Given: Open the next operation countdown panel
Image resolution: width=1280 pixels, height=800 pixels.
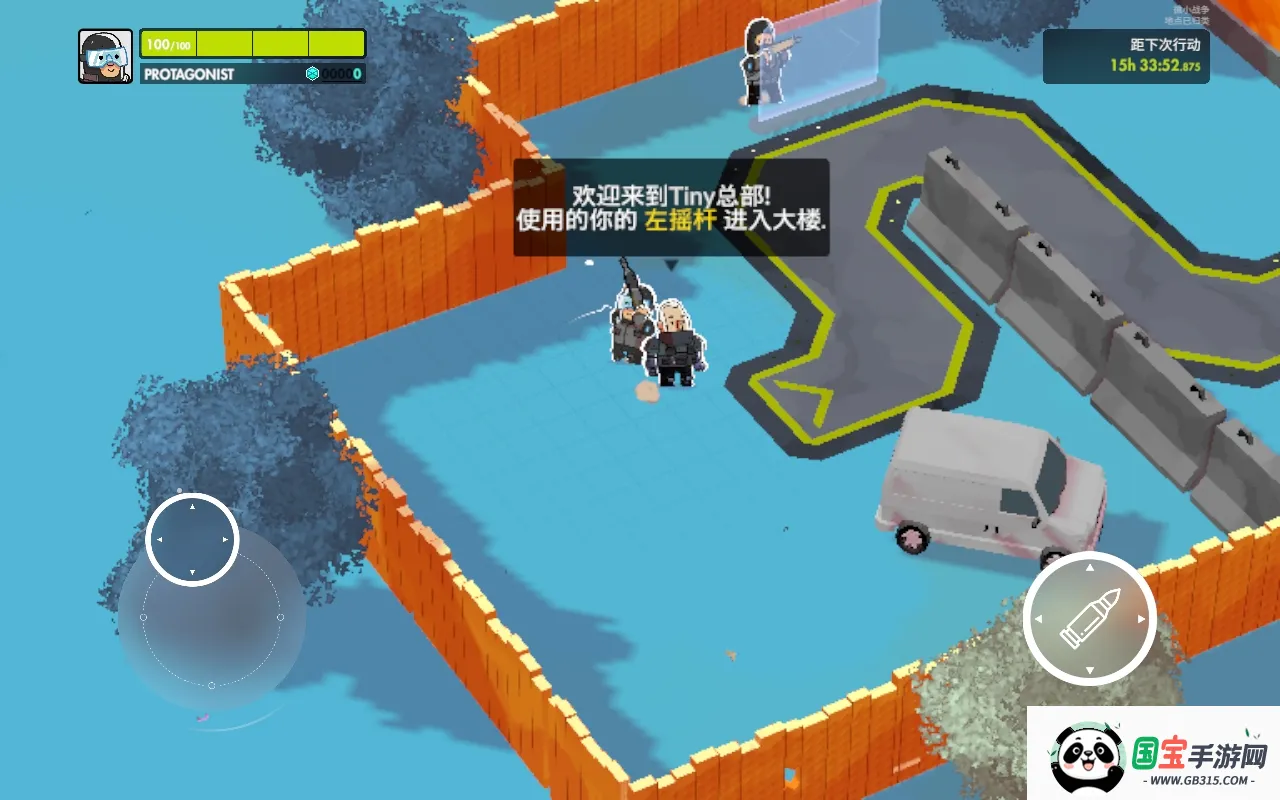Looking at the screenshot, I should tap(1125, 56).
